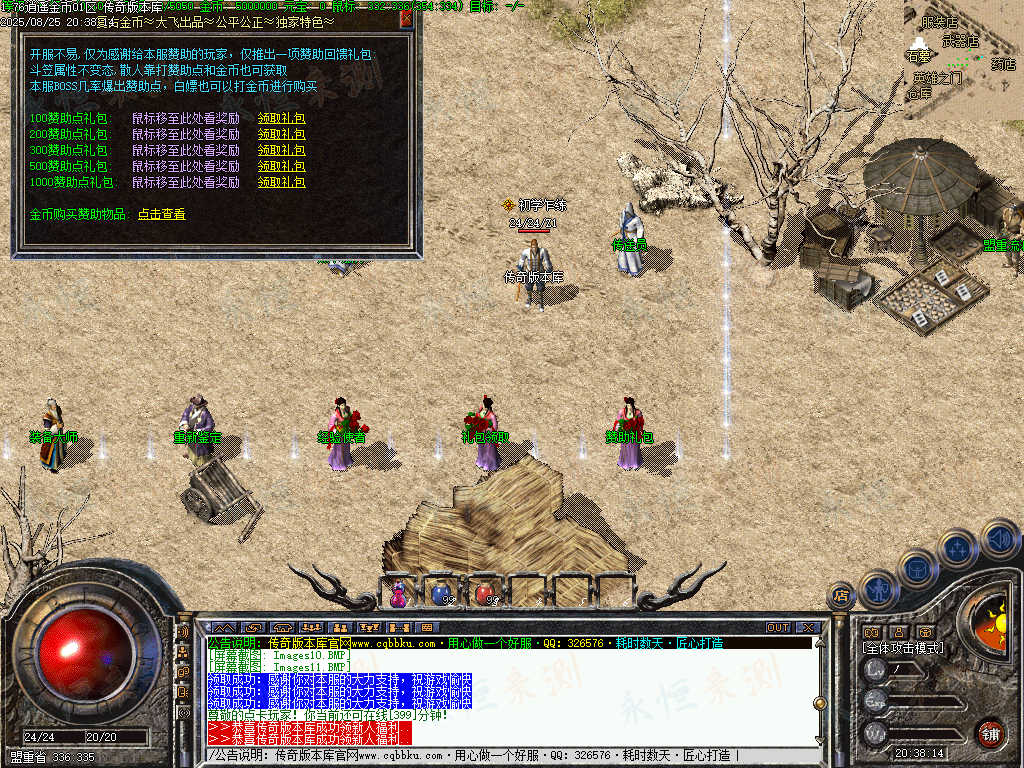Viewport: 1024px width, 768px height.
Task: Switch the 全体攻击模式 attack mode label
Action: (902, 648)
